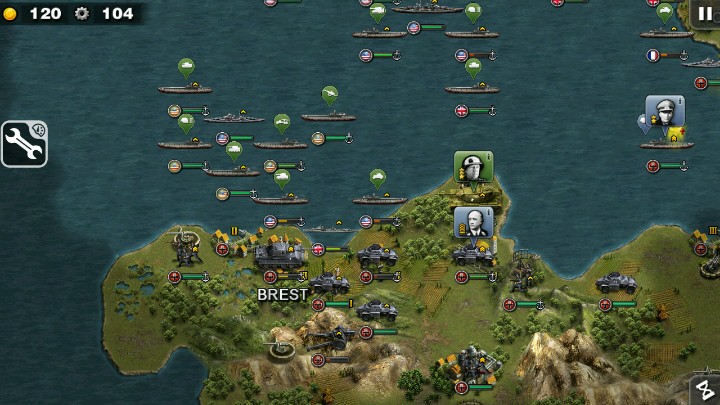Select the helmeted general on green portrait

[473, 166]
